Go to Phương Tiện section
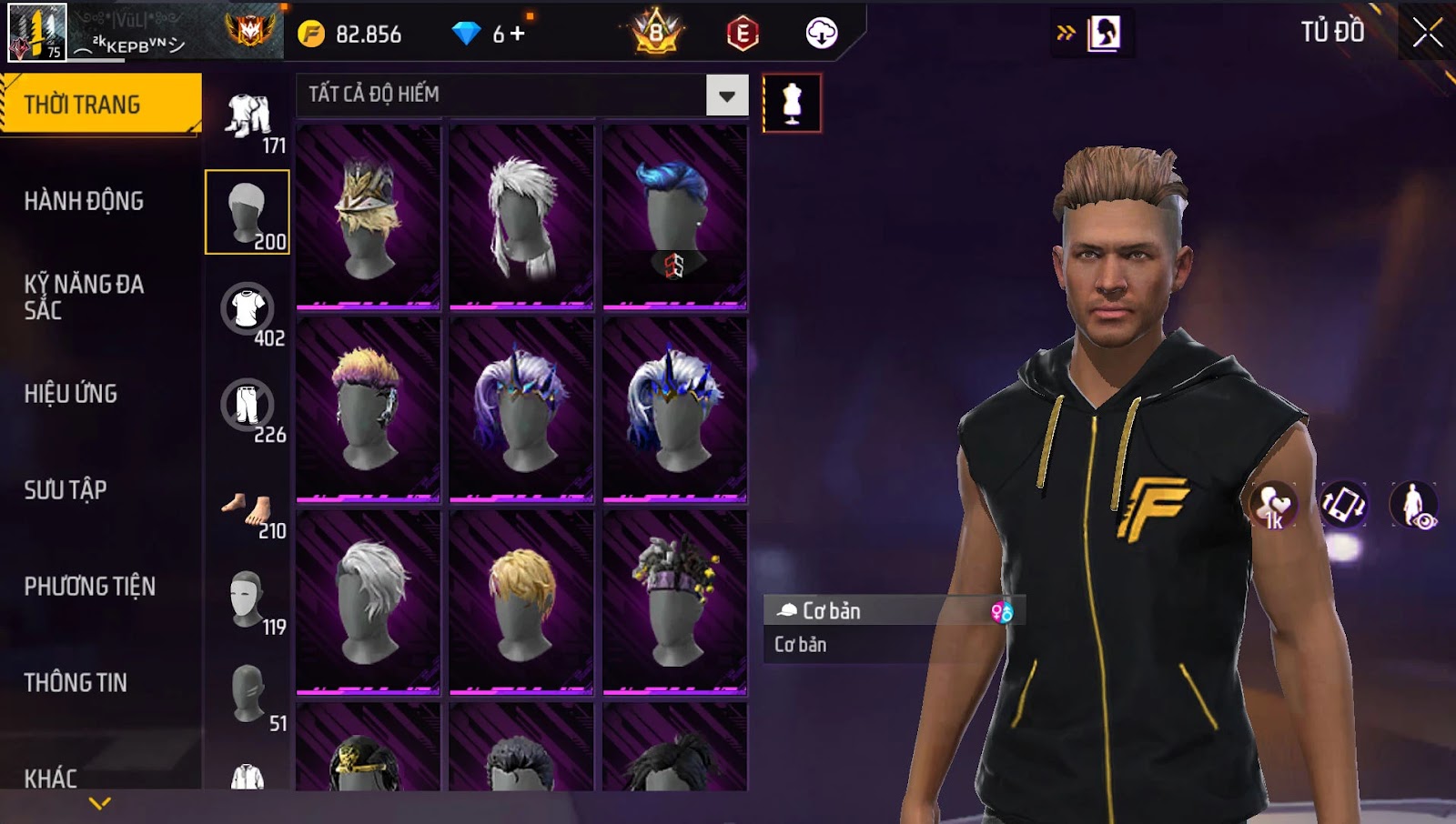1456x824 pixels. tap(89, 587)
